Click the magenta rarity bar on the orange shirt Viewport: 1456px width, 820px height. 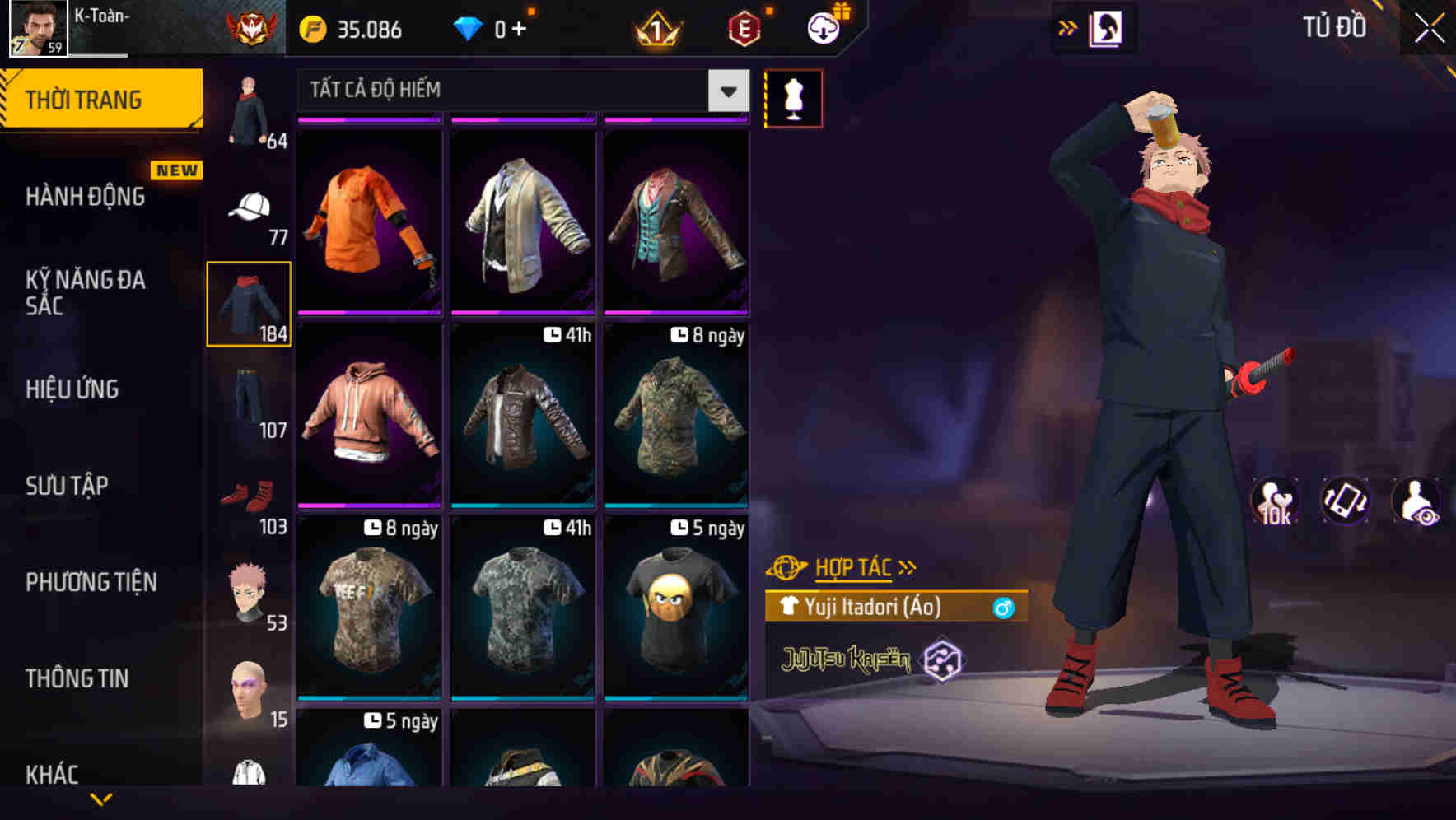click(369, 118)
